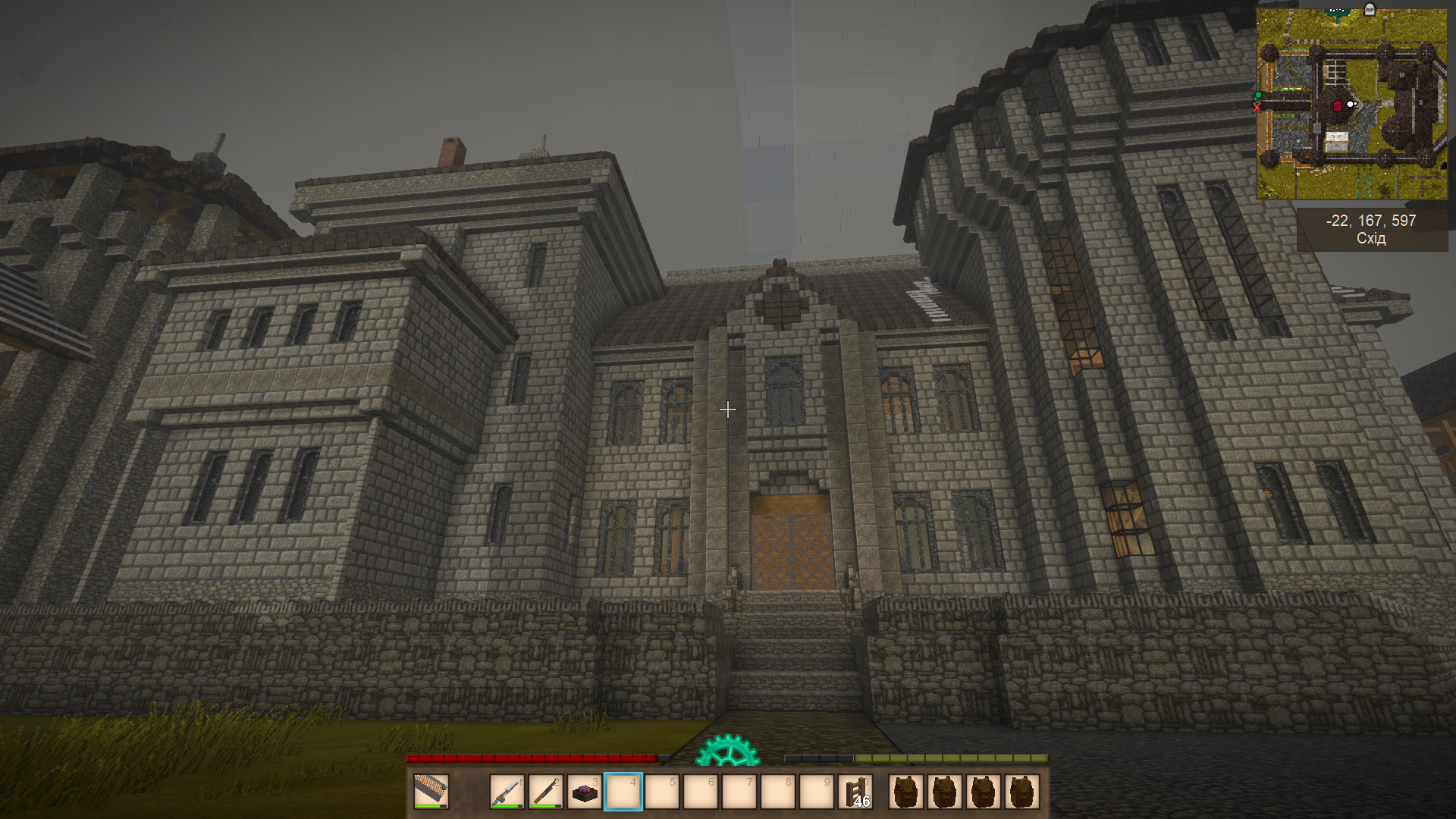Click the red X marker on minimap
The image size is (1456, 819).
pos(1257,108)
